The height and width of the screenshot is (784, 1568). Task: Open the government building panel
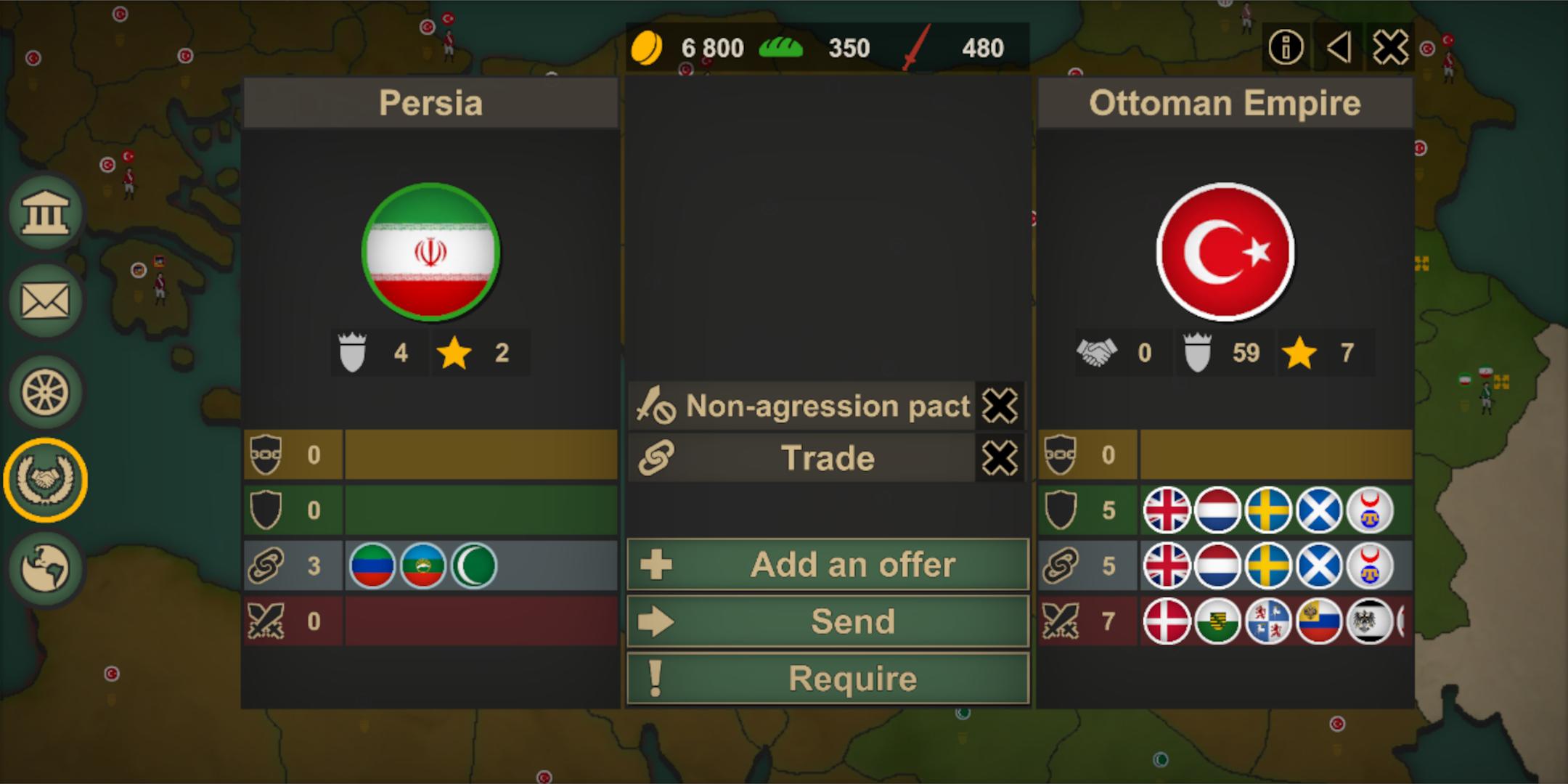tap(45, 211)
